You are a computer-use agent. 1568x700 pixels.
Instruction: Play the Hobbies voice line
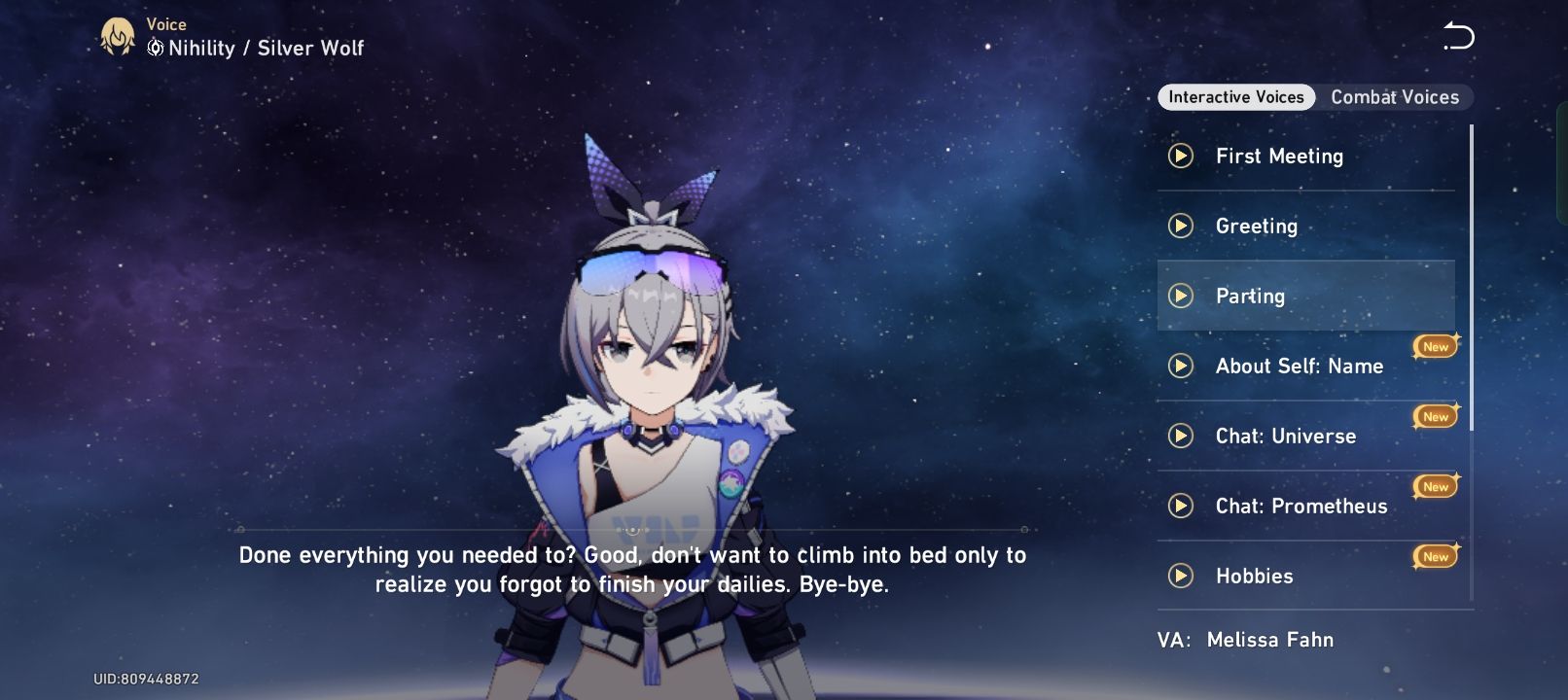[x=1180, y=576]
